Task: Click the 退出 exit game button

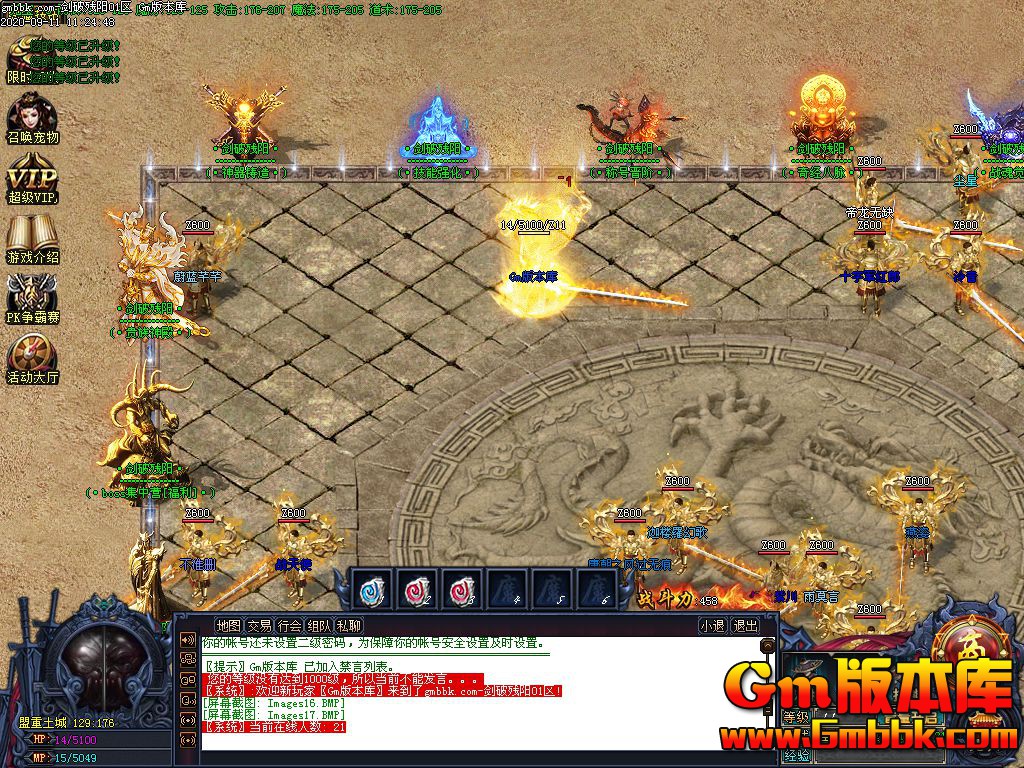Action: (x=745, y=626)
